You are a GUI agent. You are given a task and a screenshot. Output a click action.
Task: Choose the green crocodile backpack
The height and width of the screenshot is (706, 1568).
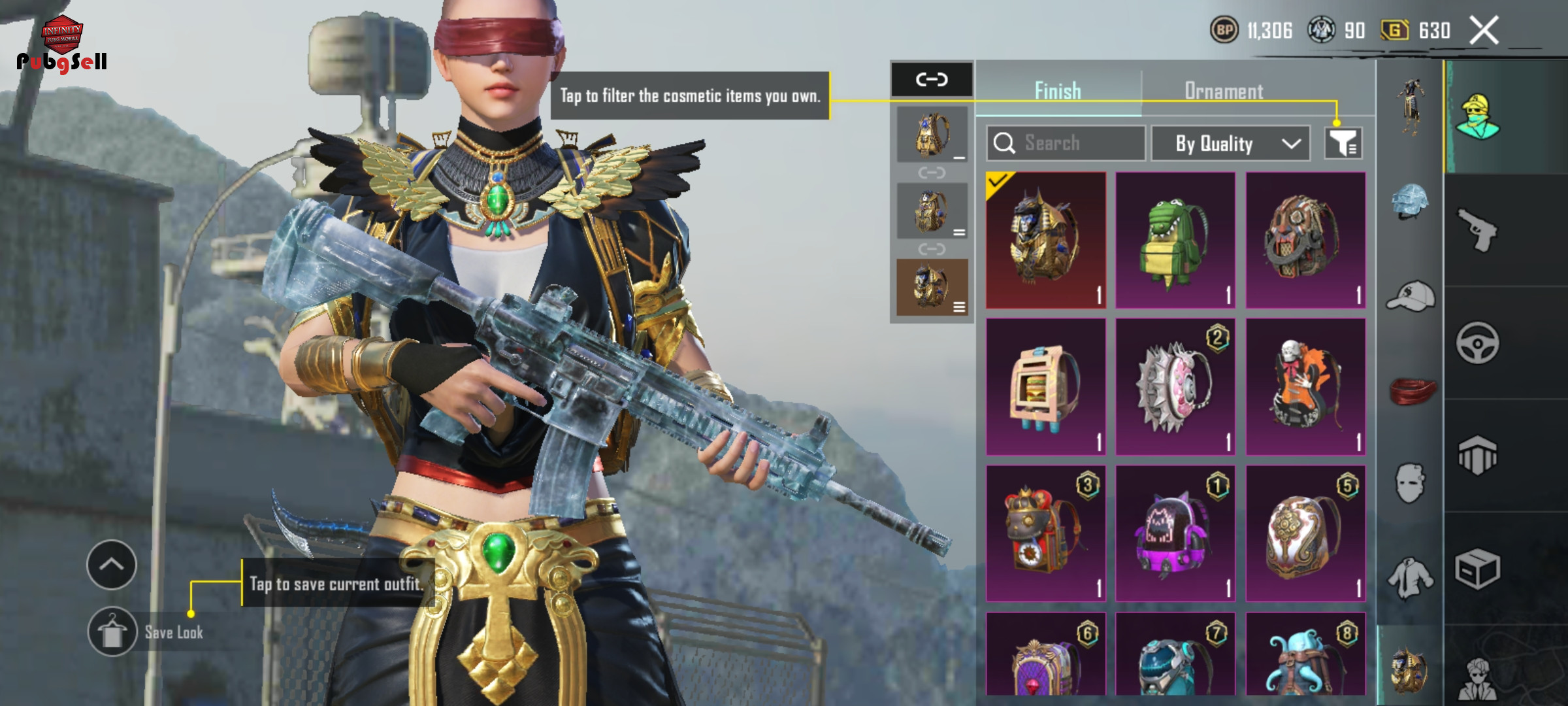[1175, 240]
